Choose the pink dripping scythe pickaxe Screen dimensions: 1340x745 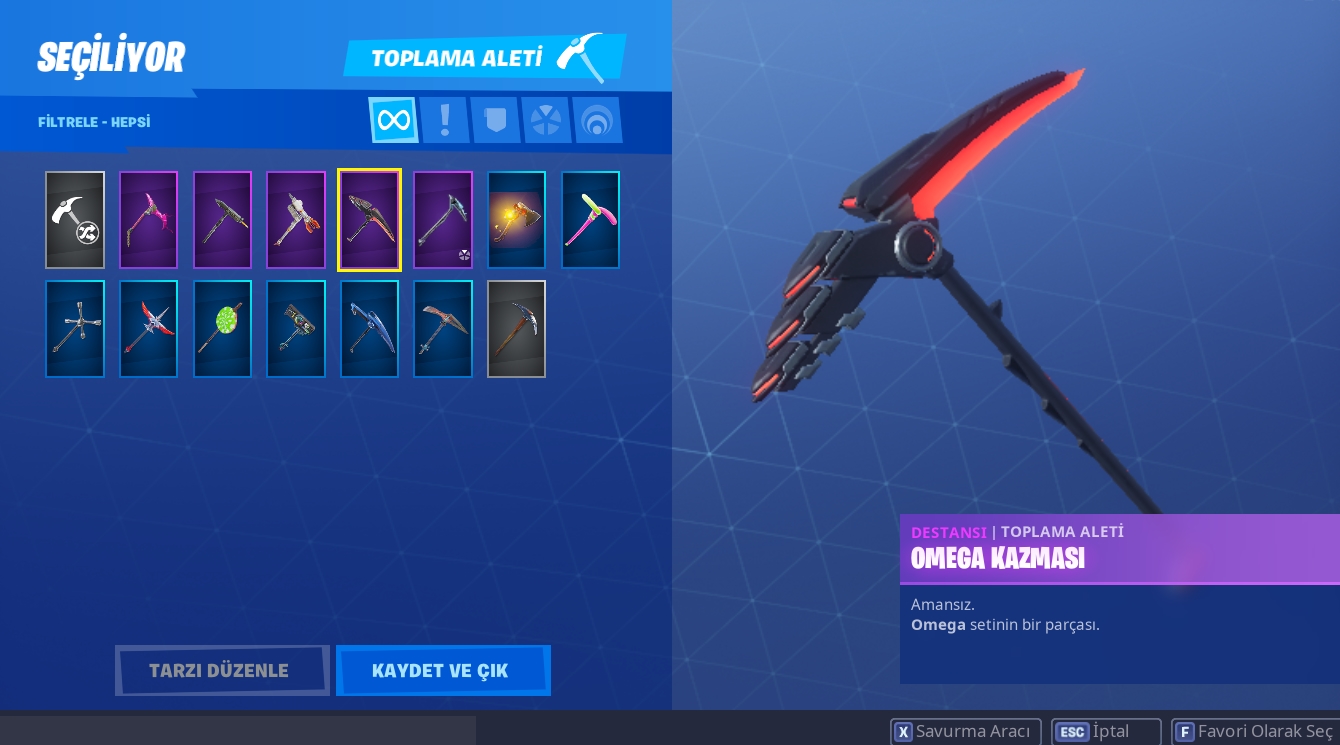pos(148,220)
